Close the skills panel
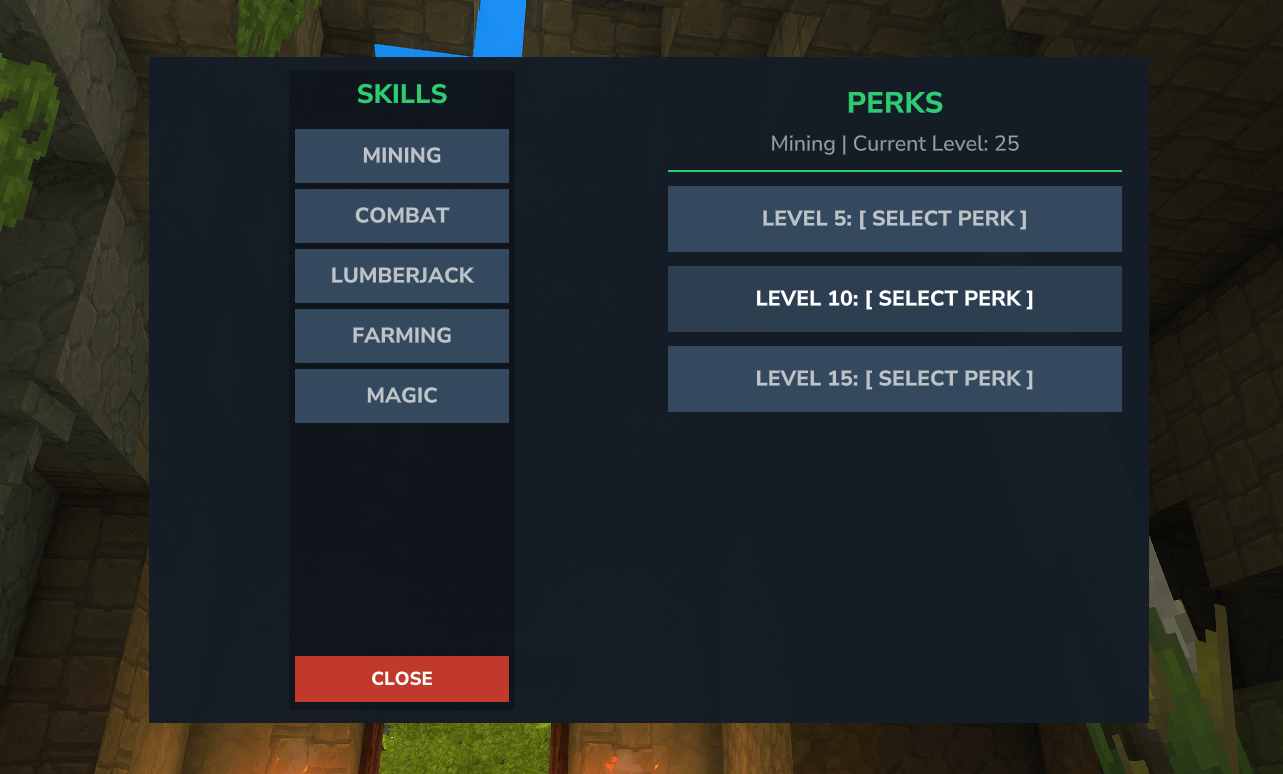Image resolution: width=1283 pixels, height=774 pixels. (401, 679)
